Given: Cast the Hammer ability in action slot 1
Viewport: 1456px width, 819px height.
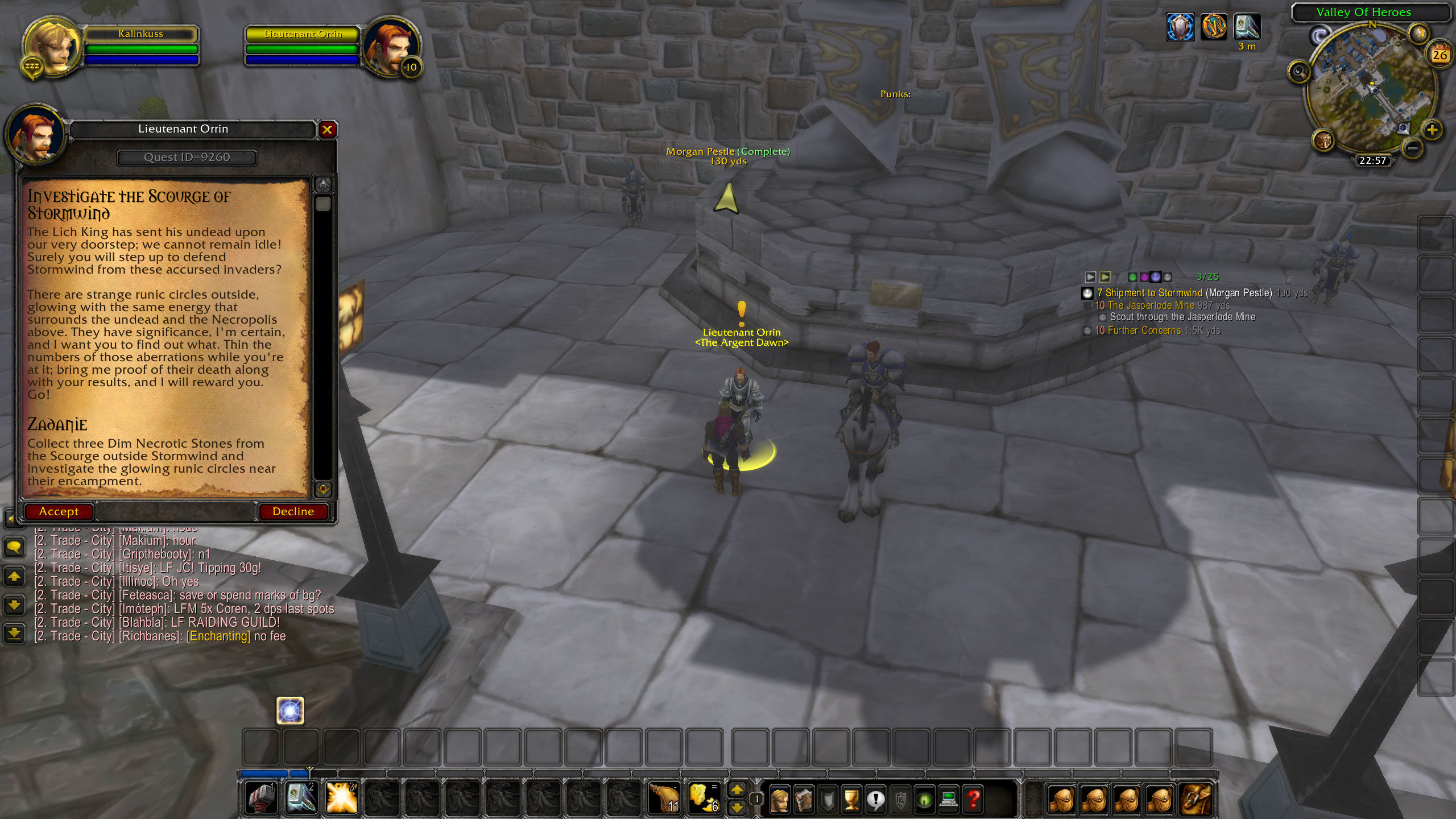Looking at the screenshot, I should pyautogui.click(x=261, y=797).
